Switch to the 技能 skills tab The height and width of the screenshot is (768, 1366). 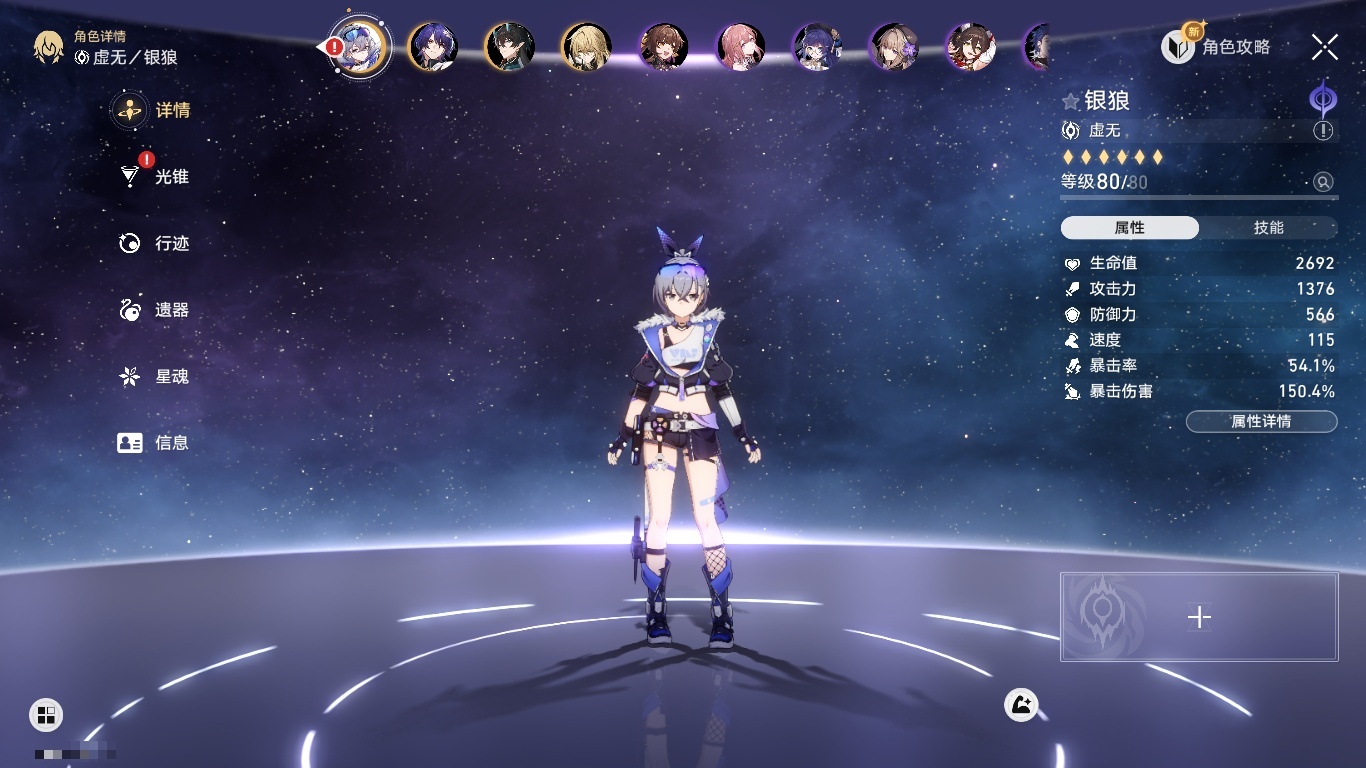point(1268,228)
